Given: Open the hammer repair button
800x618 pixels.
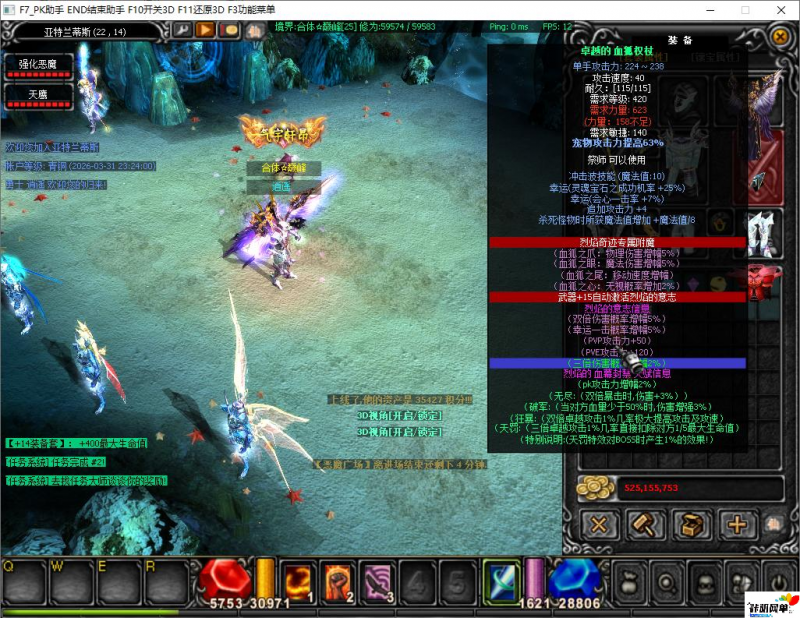Looking at the screenshot, I should [645, 523].
